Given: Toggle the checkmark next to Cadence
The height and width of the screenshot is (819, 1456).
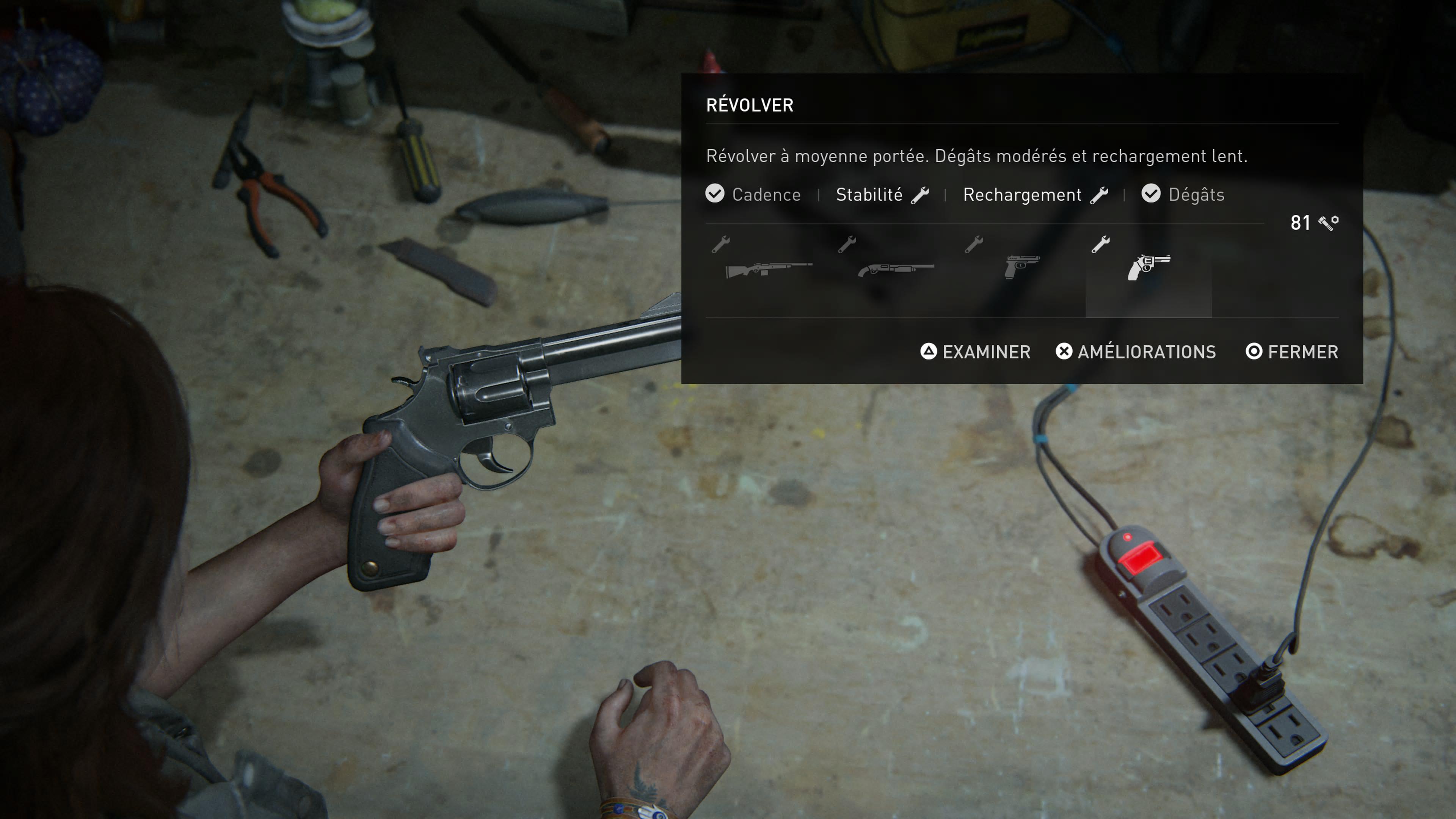Looking at the screenshot, I should [x=715, y=194].
